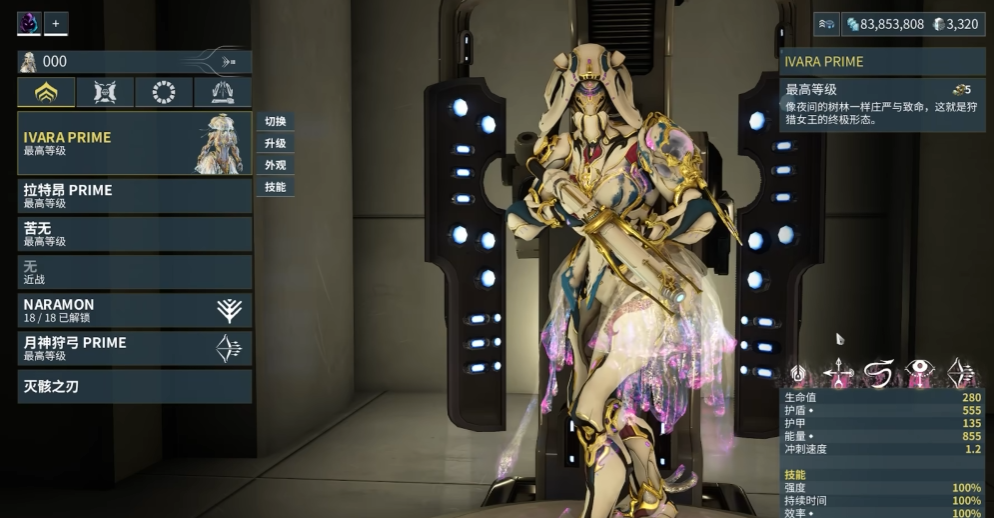This screenshot has width=994, height=518.
Task: Switch to the crossed-weapons companion tab
Action: (105, 93)
